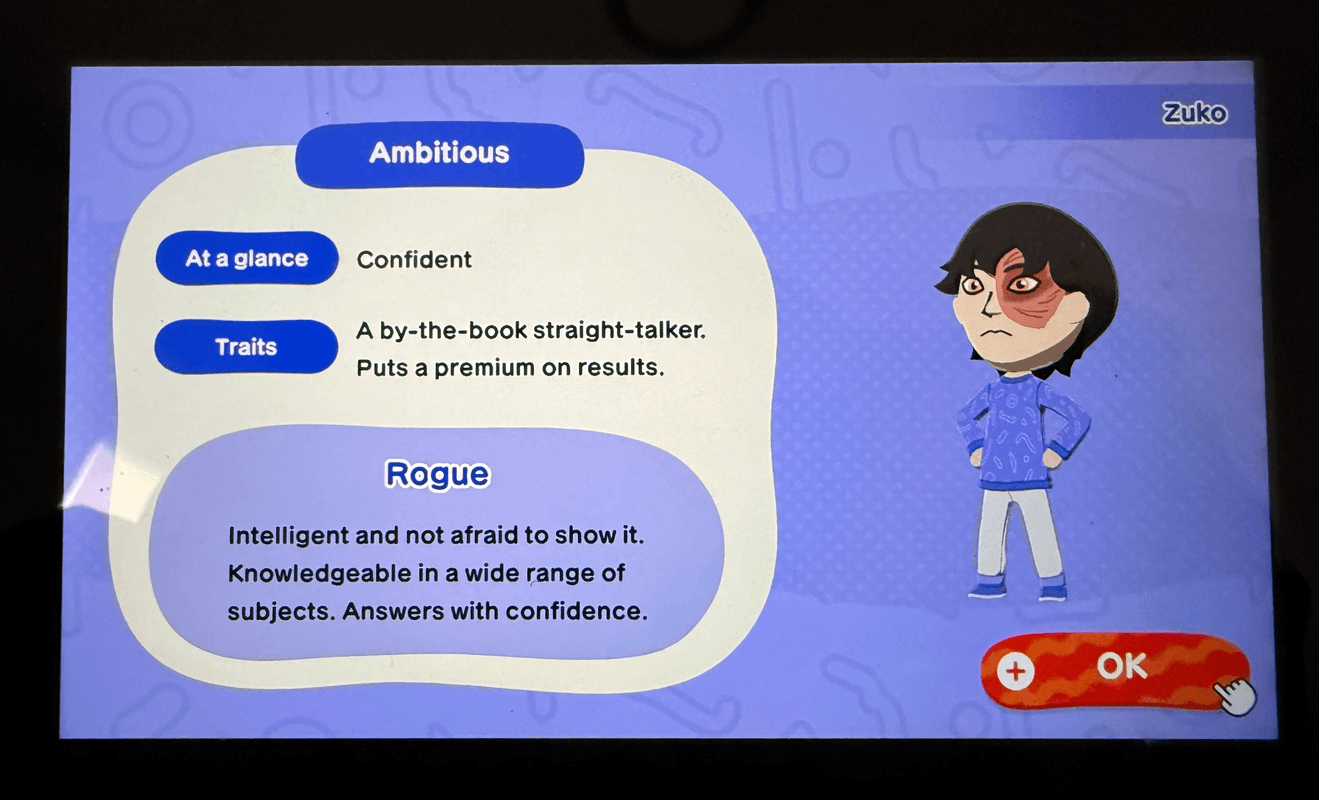Select the At a glance label badge
The image size is (1319, 800).
coord(246,258)
